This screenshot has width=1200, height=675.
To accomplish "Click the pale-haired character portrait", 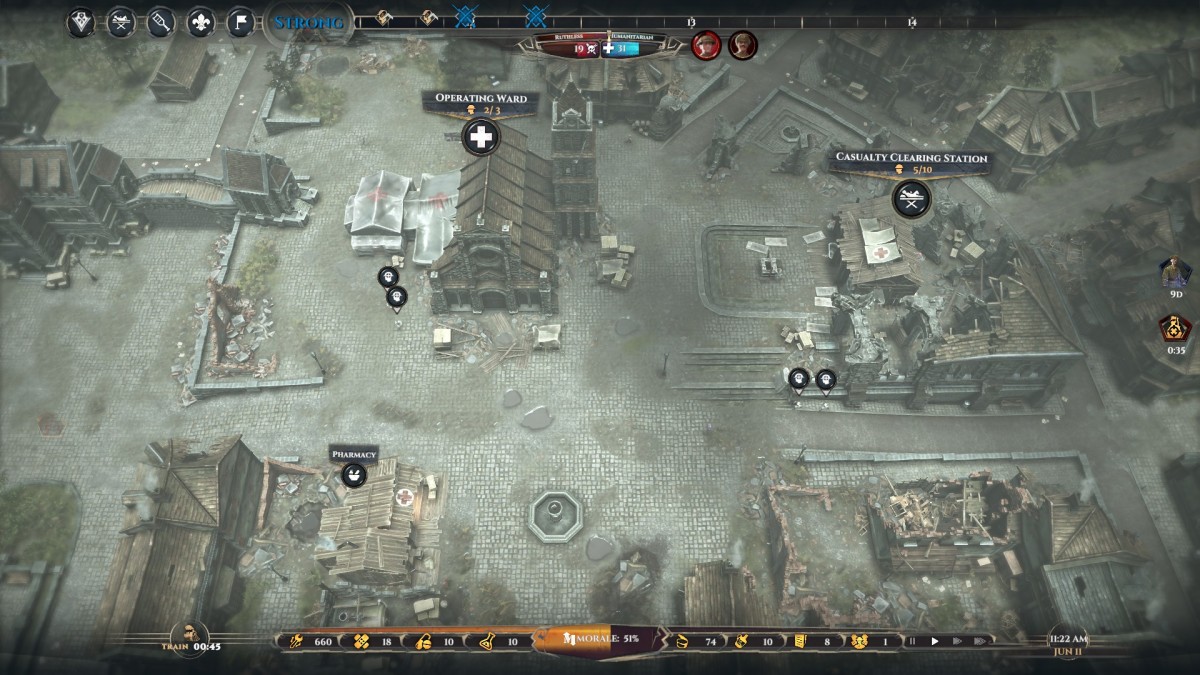I will tap(742, 45).
